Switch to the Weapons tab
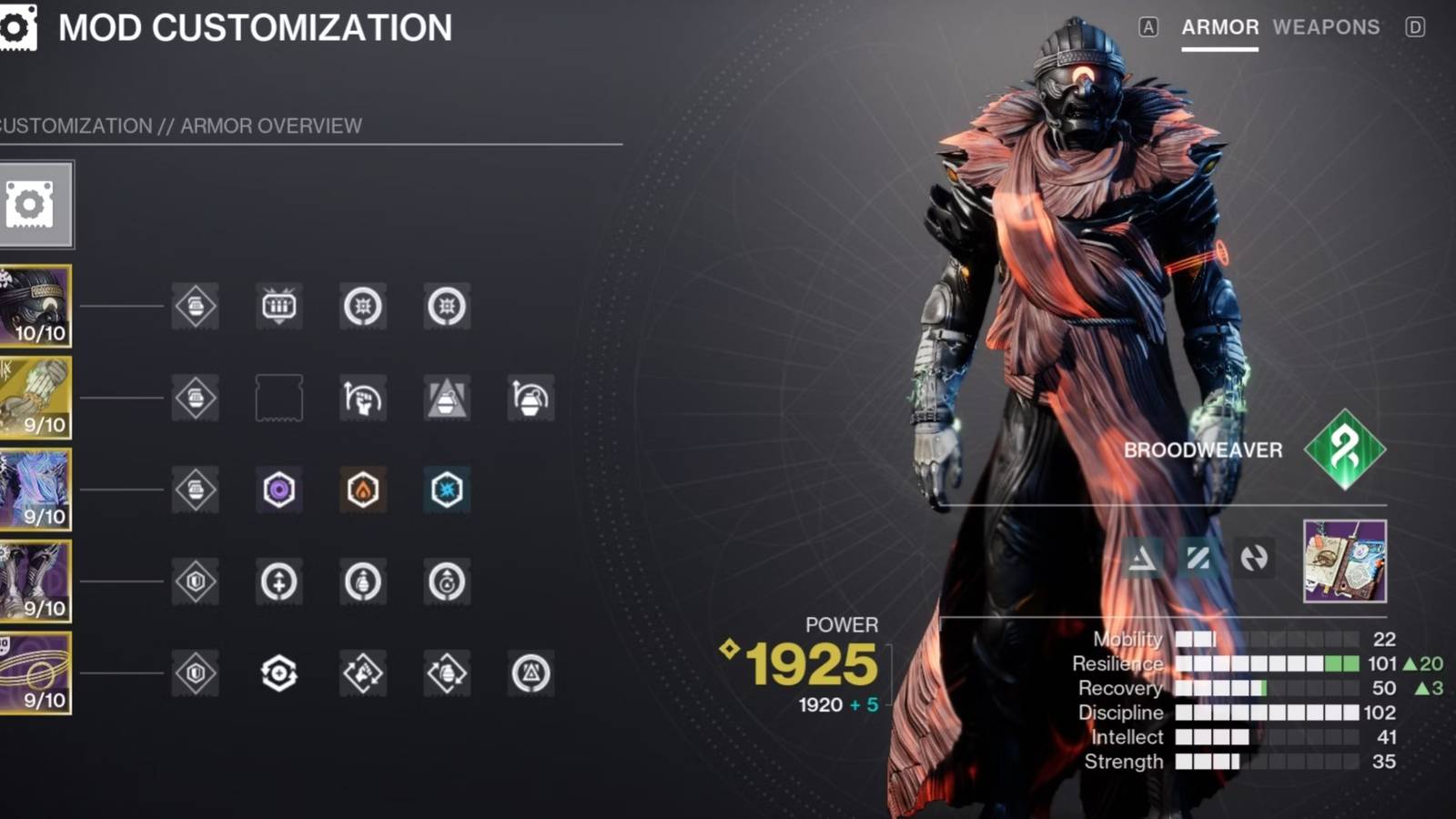1456x819 pixels. (x=1328, y=27)
